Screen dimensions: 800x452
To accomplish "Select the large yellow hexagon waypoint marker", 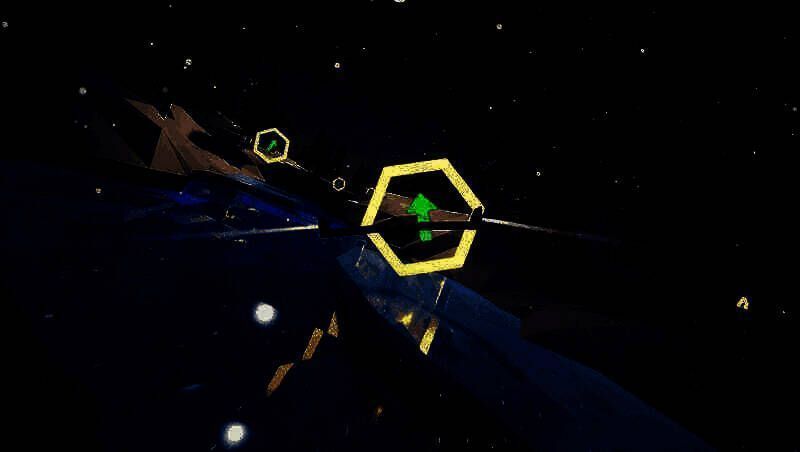I will pyautogui.click(x=421, y=216).
